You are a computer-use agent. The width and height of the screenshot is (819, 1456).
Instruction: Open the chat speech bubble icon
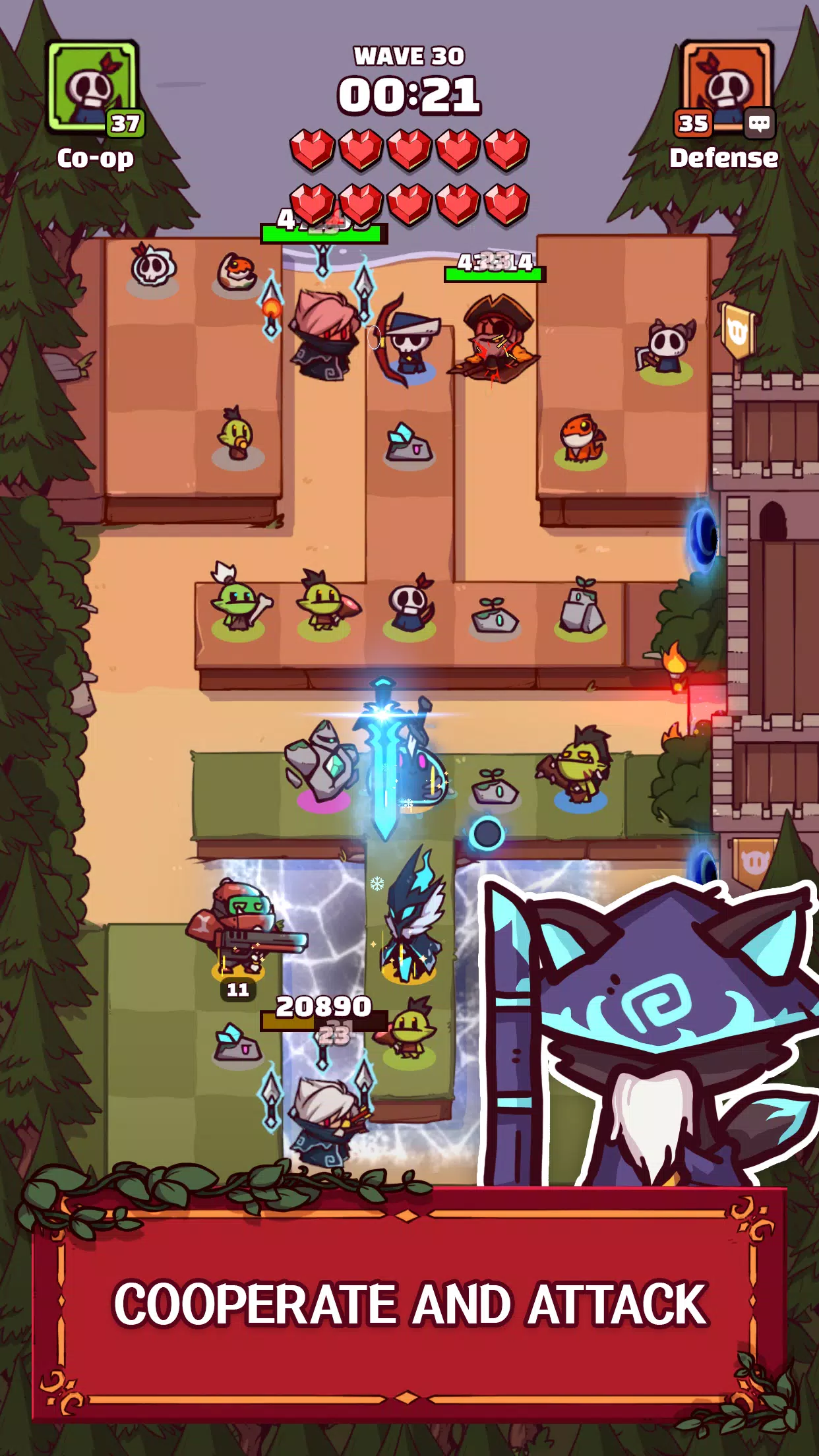point(759,123)
